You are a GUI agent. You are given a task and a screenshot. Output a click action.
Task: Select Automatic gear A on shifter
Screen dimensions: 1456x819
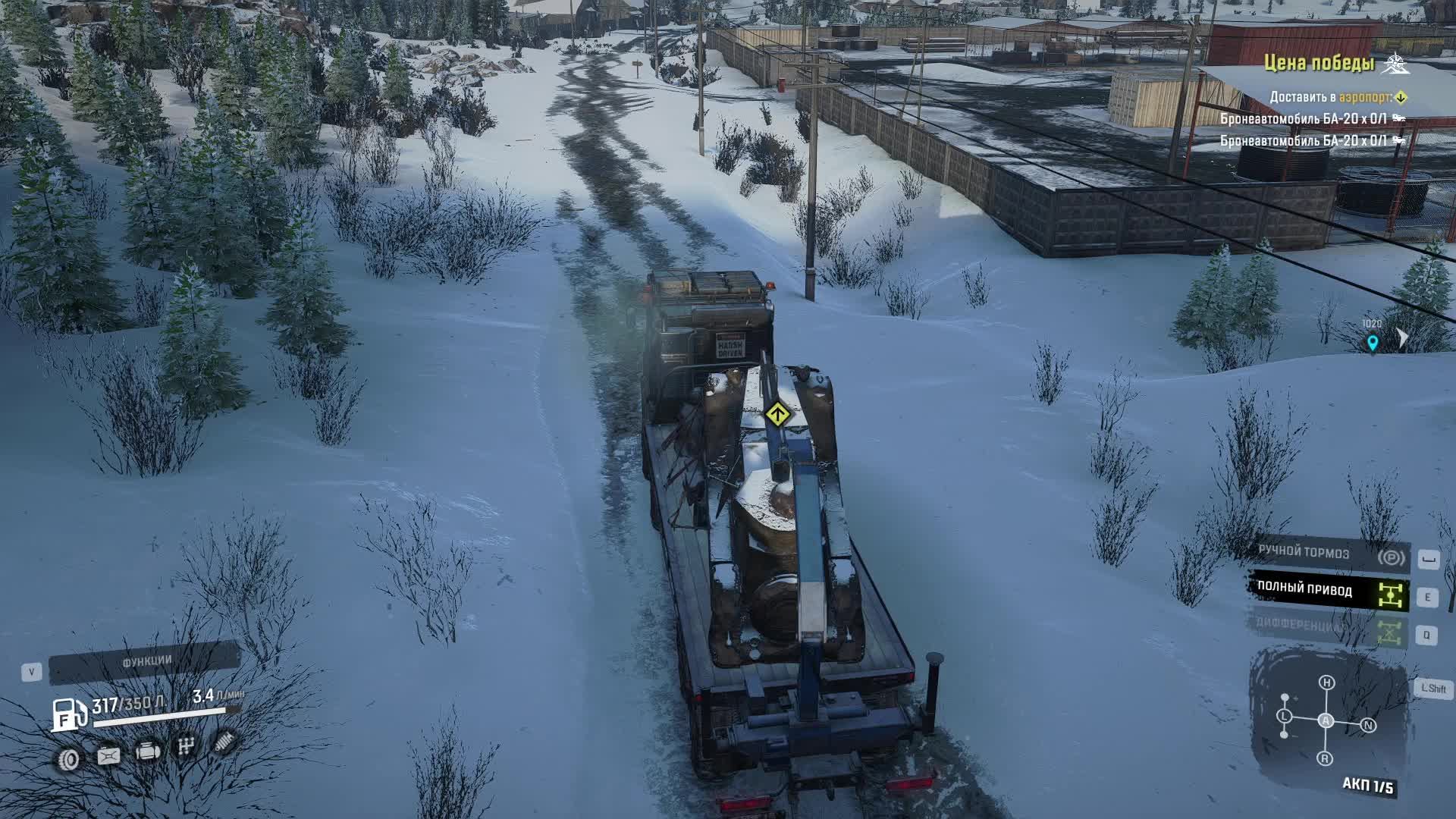[1326, 720]
